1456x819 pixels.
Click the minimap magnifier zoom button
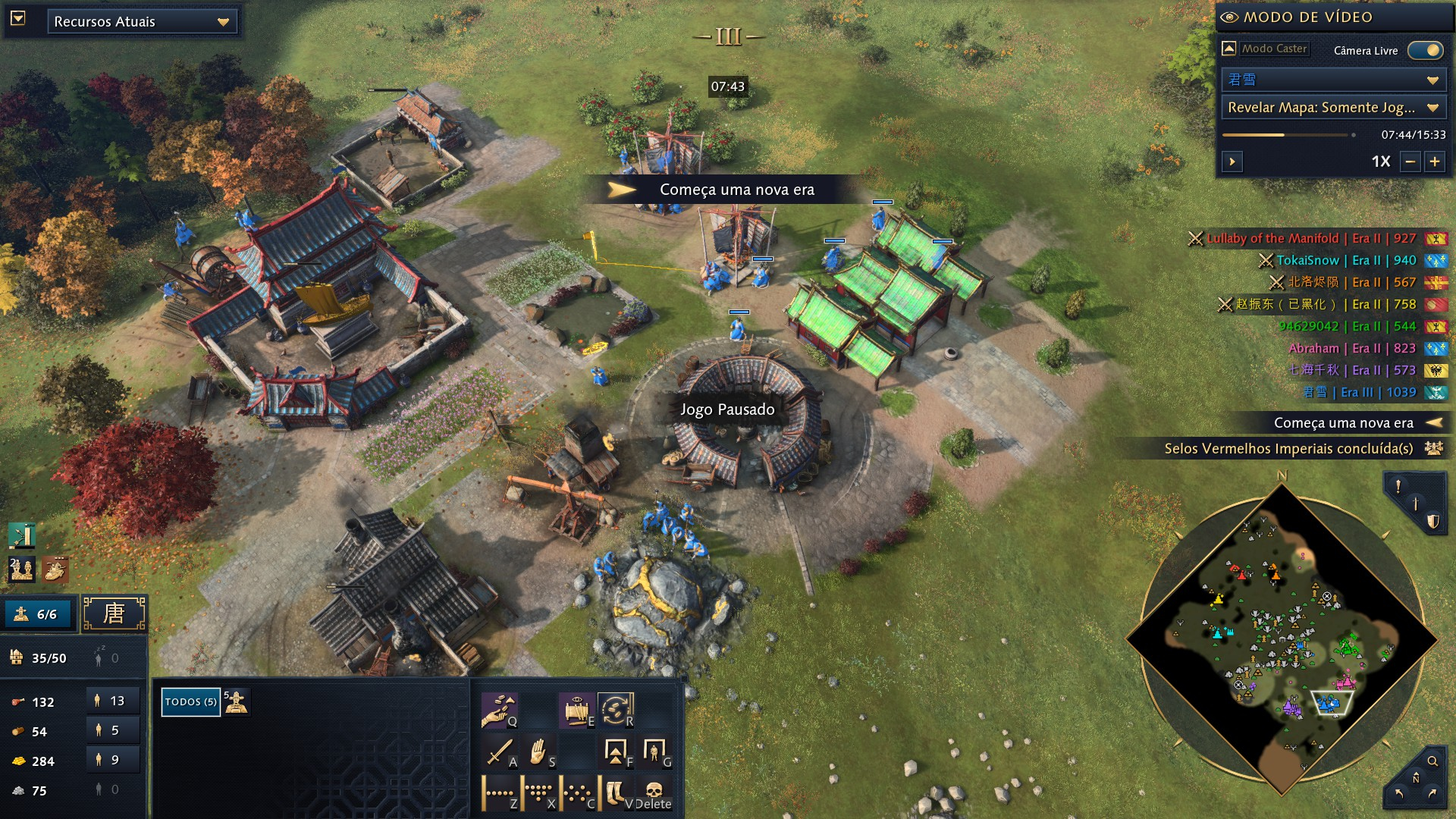coord(1432,761)
